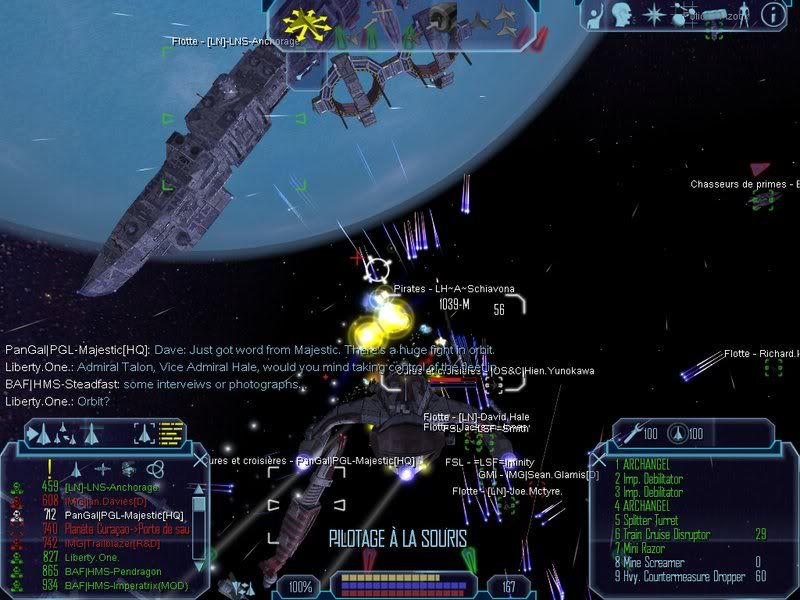Target PanGal|PGL-Majestic[HQ] in the contact list
The width and height of the screenshot is (800, 600).
[x=123, y=515]
